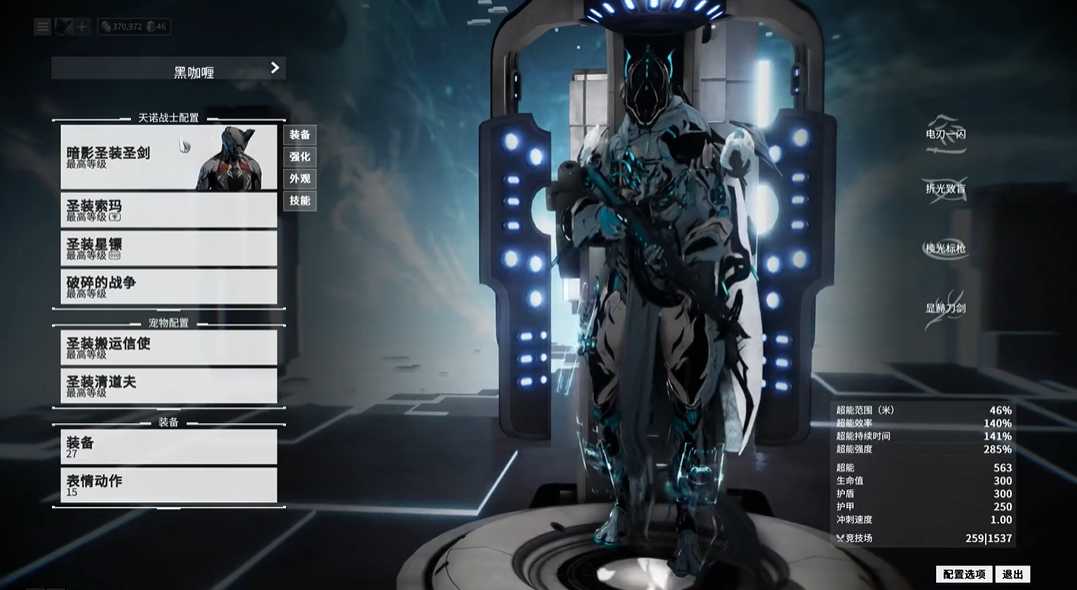Open the 技能 abilities tab
This screenshot has height=590, width=1077.
click(x=300, y=201)
